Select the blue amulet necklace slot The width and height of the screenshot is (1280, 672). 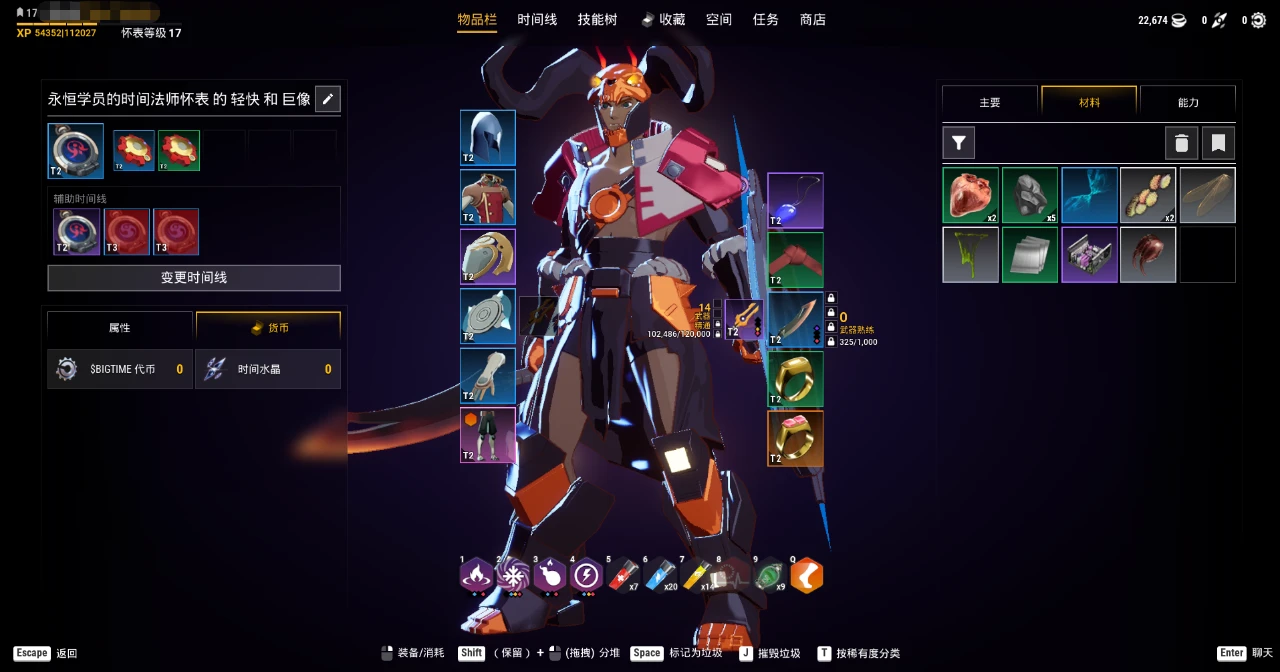click(x=795, y=200)
